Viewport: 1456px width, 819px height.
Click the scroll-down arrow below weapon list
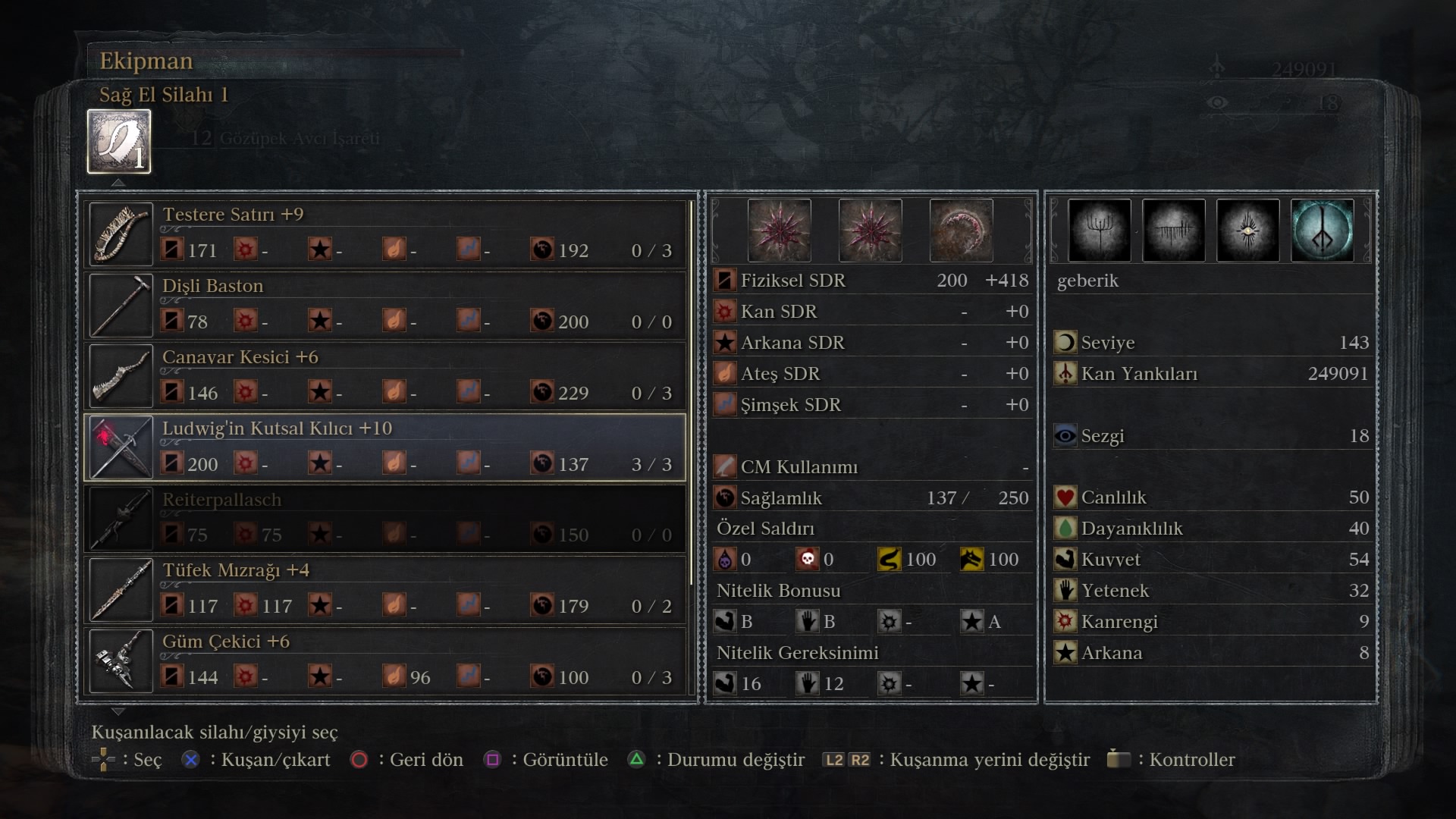(x=118, y=711)
